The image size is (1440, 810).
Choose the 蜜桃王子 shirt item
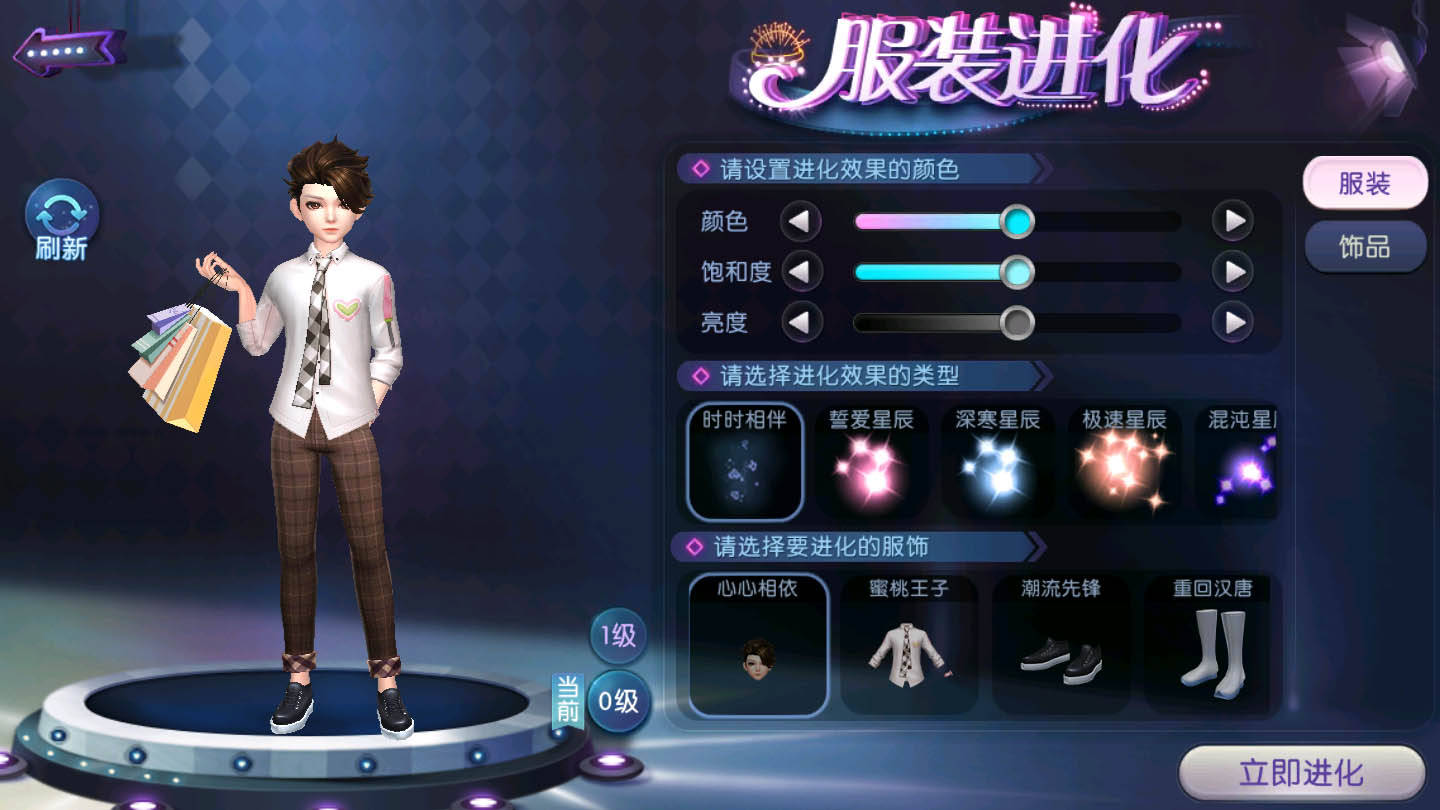point(909,644)
